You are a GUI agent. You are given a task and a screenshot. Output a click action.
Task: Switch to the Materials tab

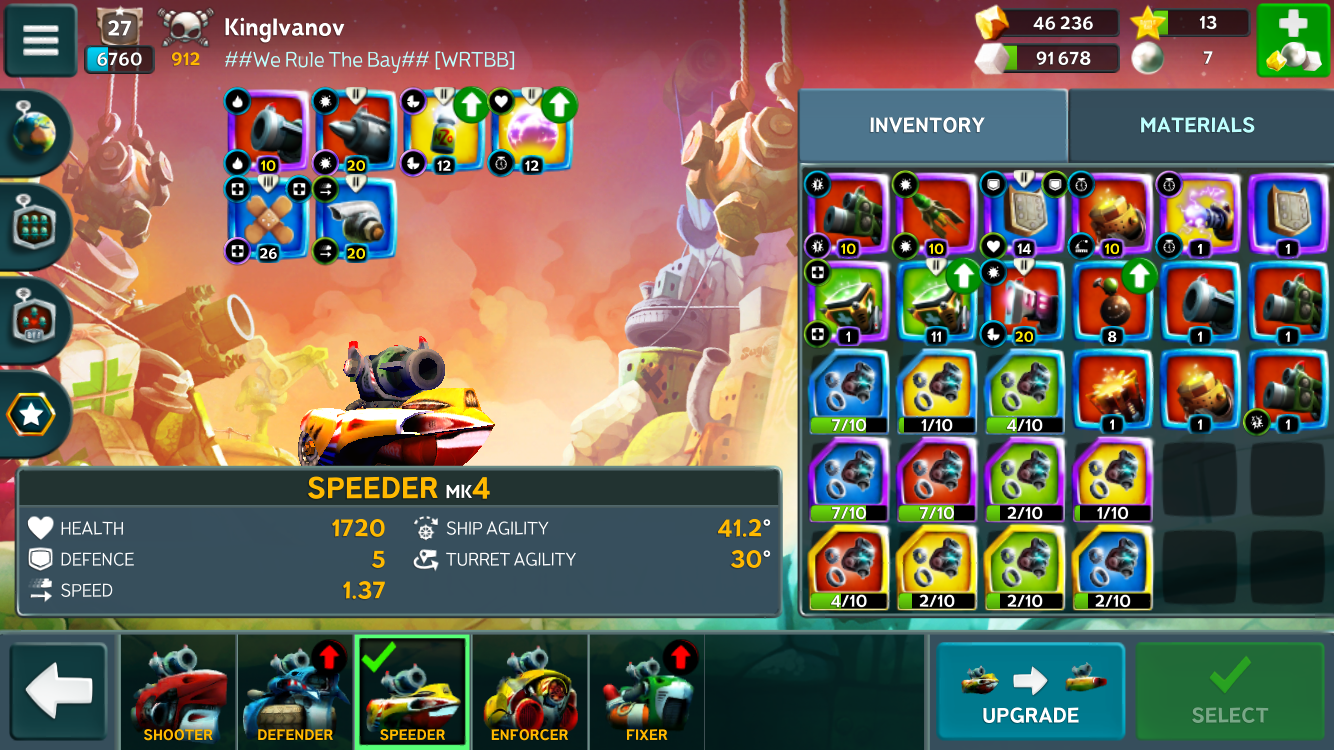1197,125
